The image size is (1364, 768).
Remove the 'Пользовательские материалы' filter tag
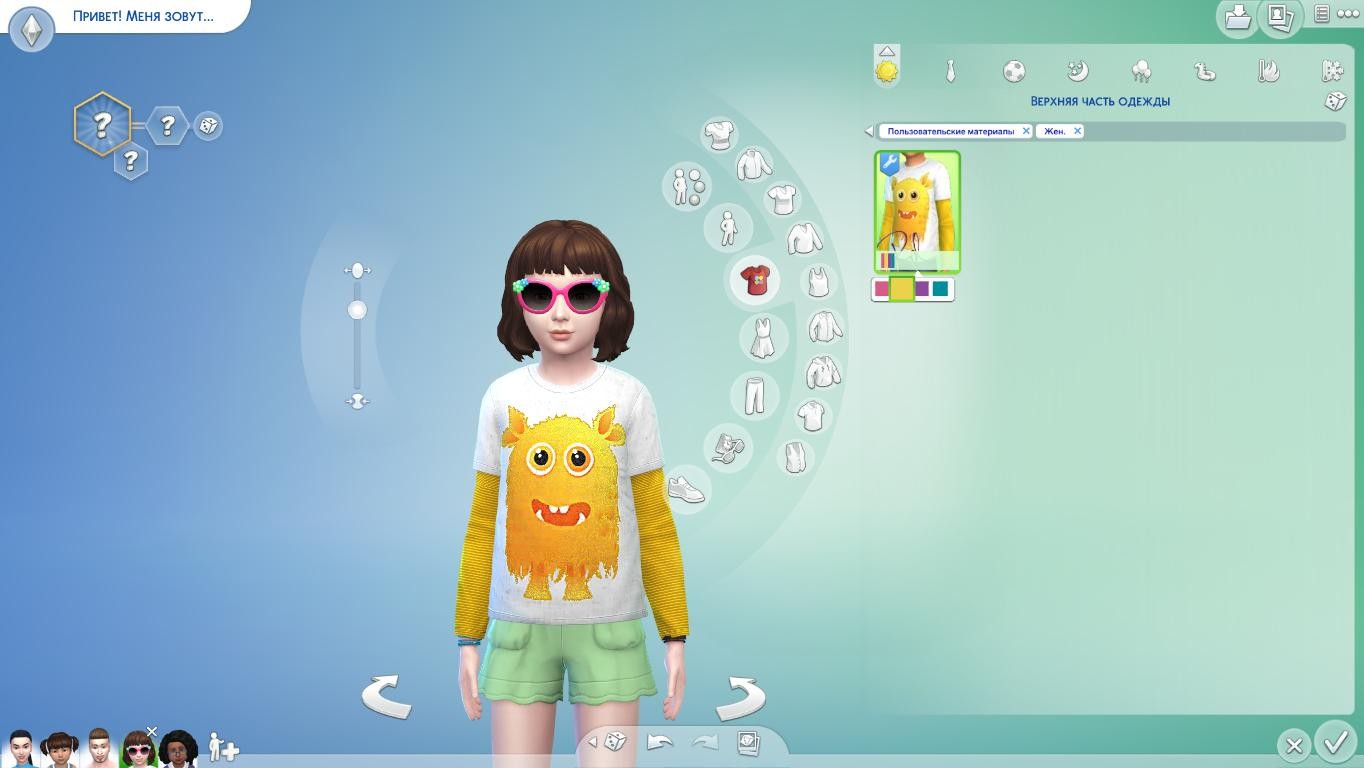point(1026,131)
